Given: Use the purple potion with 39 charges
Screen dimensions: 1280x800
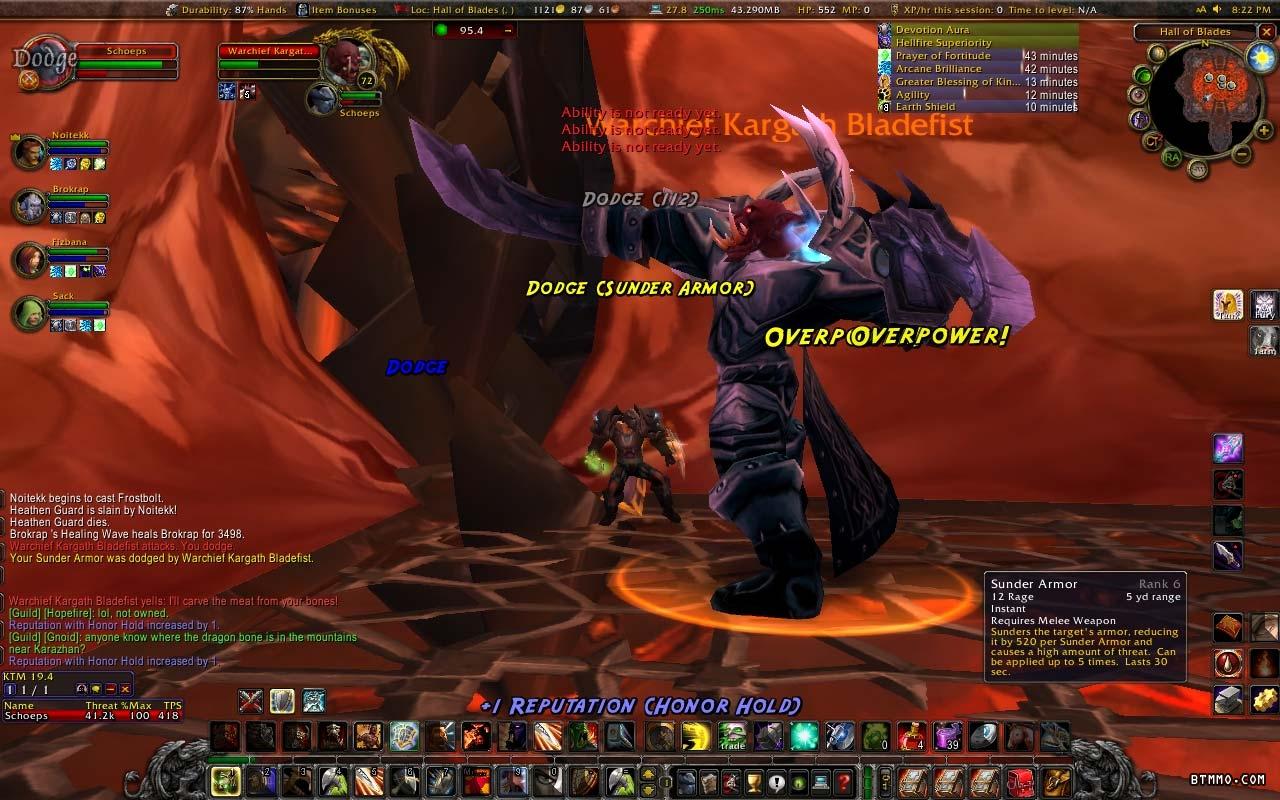Looking at the screenshot, I should (x=946, y=737).
